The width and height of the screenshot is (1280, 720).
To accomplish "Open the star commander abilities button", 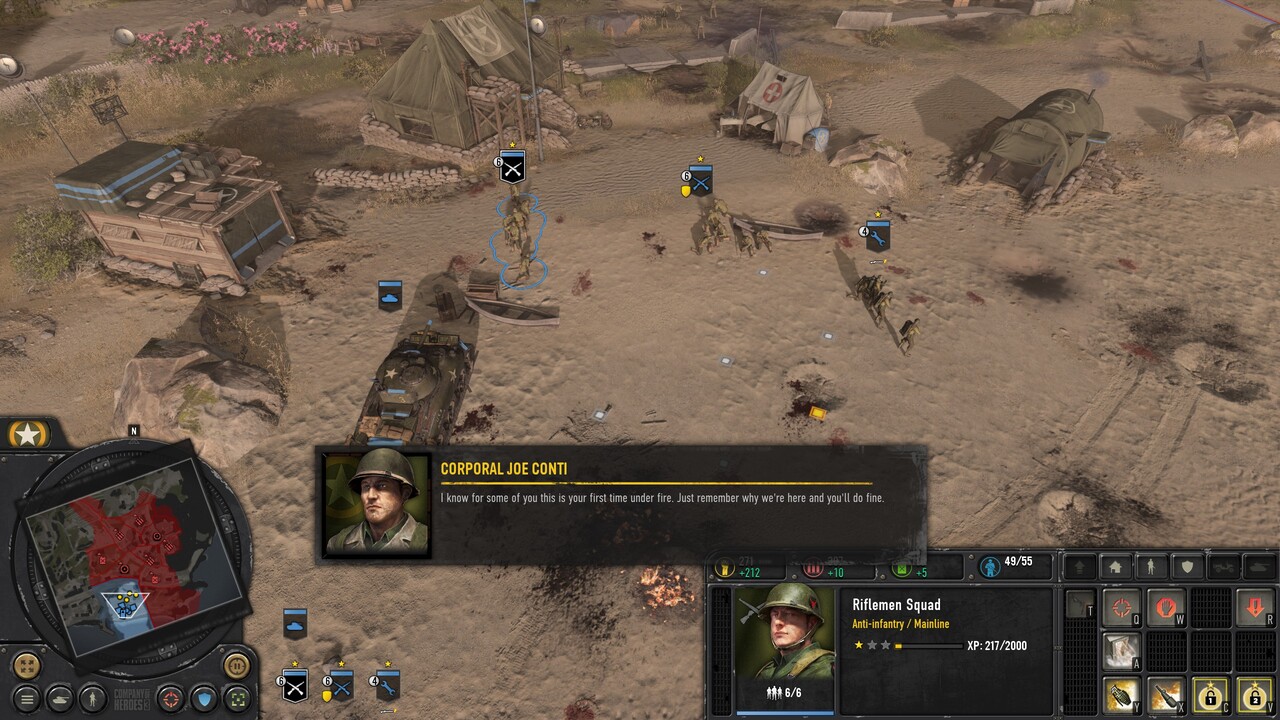I will coord(27,435).
